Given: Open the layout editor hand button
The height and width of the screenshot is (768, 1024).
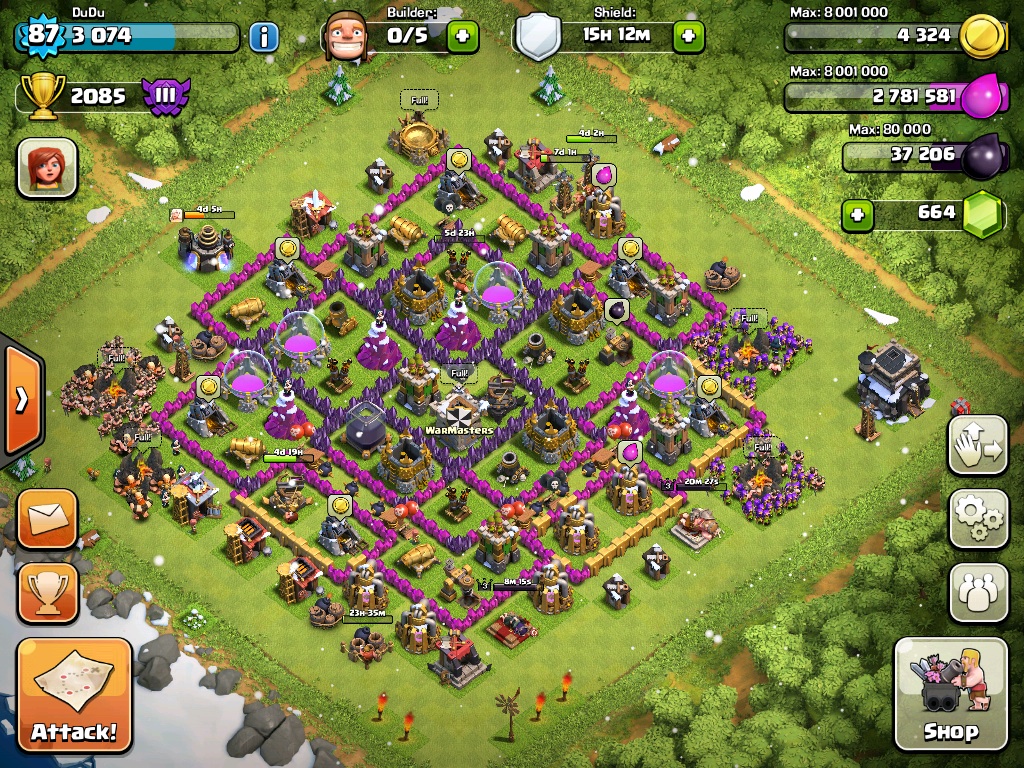Looking at the screenshot, I should 978,445.
